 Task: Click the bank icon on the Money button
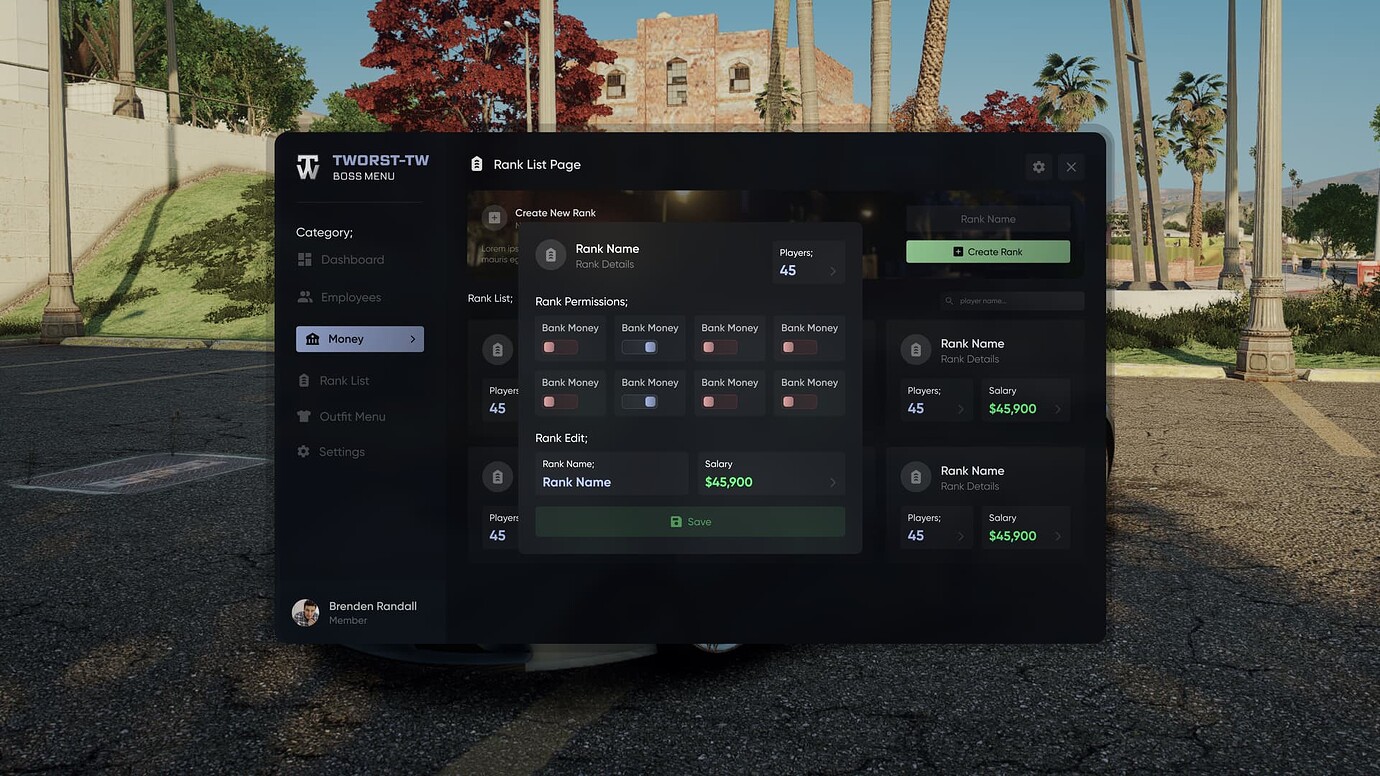point(312,339)
